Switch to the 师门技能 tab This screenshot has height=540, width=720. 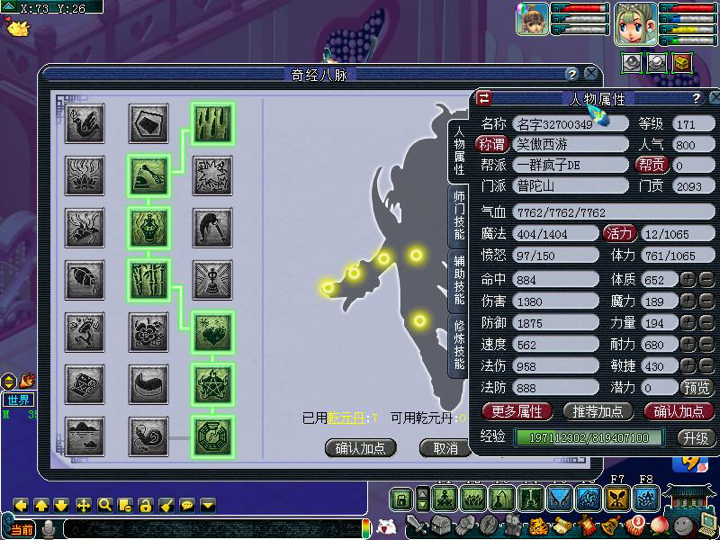pos(459,217)
